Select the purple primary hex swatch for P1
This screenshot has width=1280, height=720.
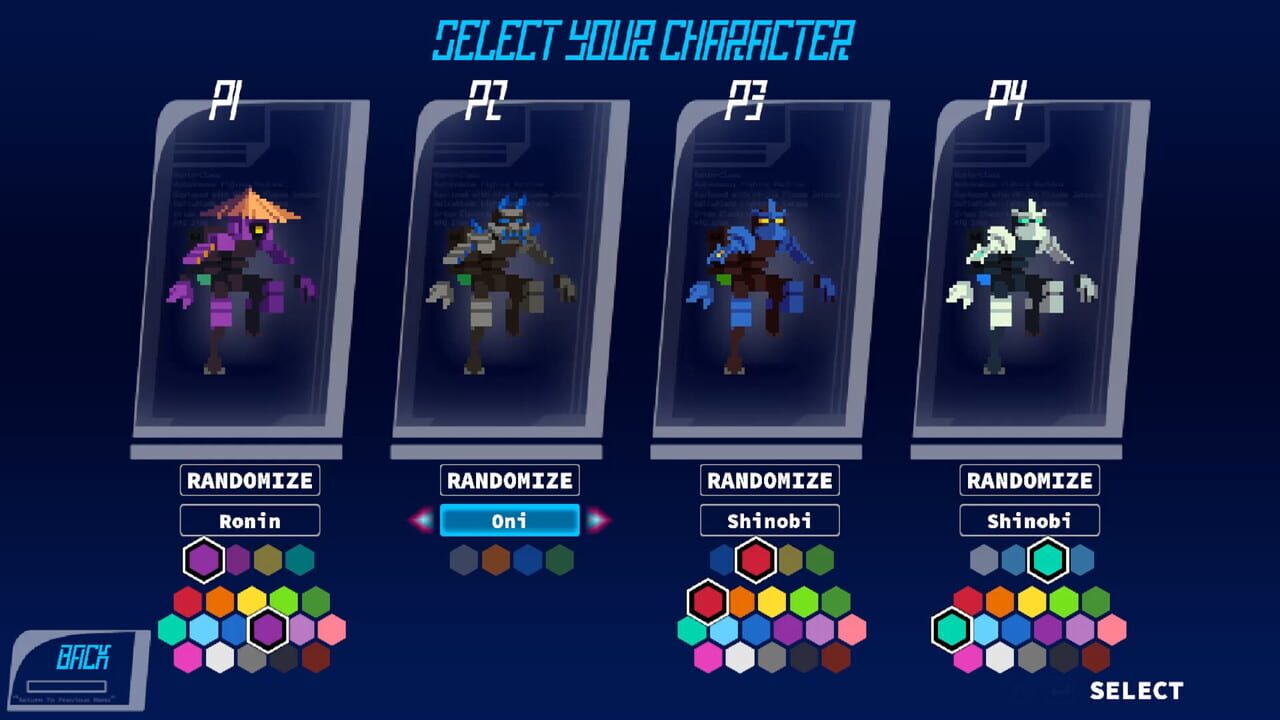pyautogui.click(x=203, y=560)
